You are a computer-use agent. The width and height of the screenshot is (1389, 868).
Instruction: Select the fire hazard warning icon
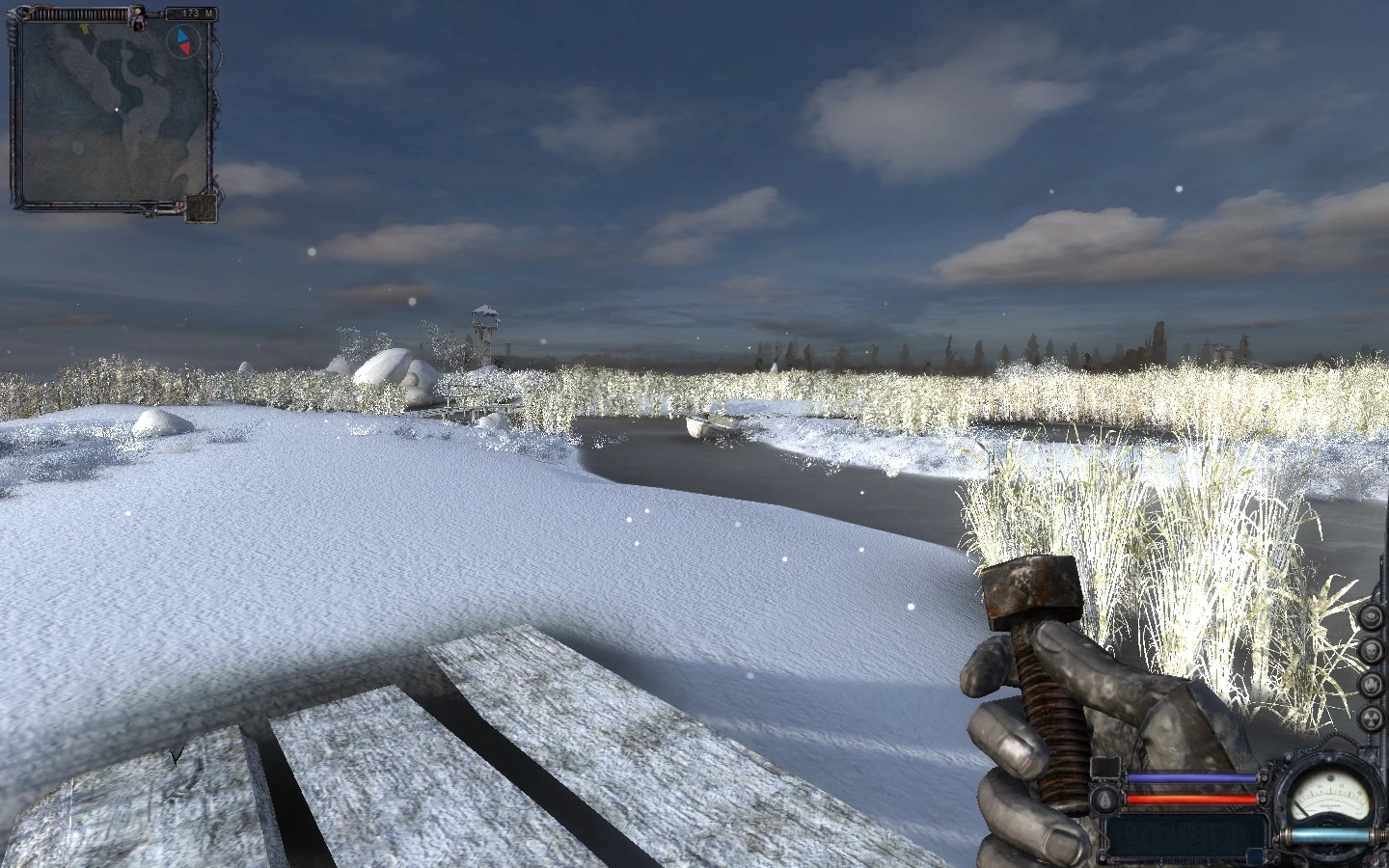point(1371,683)
